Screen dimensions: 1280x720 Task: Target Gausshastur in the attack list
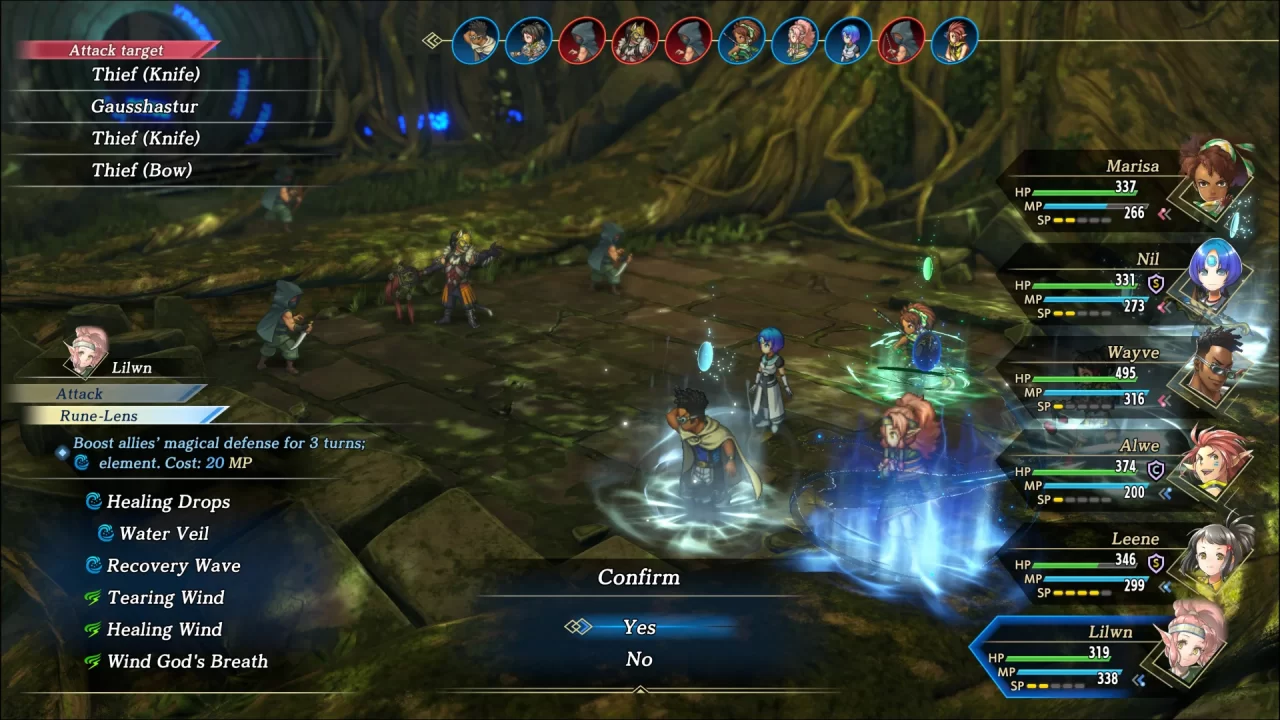tap(145, 106)
